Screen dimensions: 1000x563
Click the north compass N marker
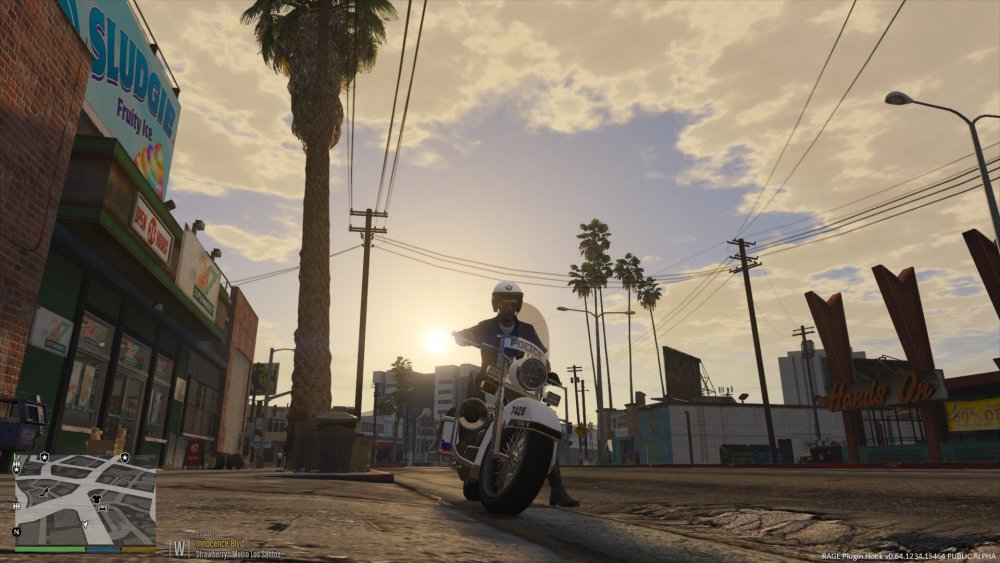pos(16,532)
